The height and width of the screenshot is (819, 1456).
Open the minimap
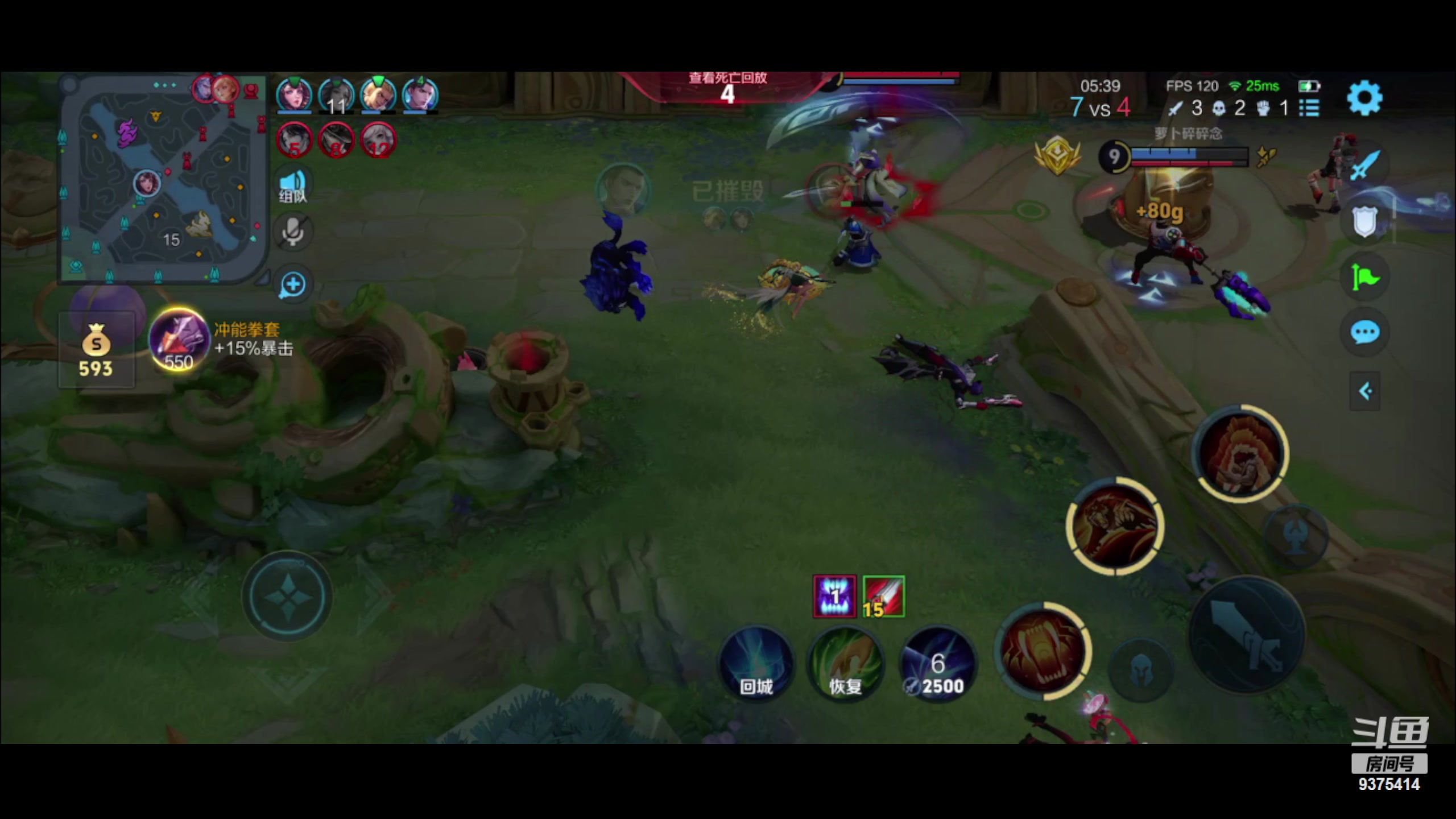tap(162, 177)
